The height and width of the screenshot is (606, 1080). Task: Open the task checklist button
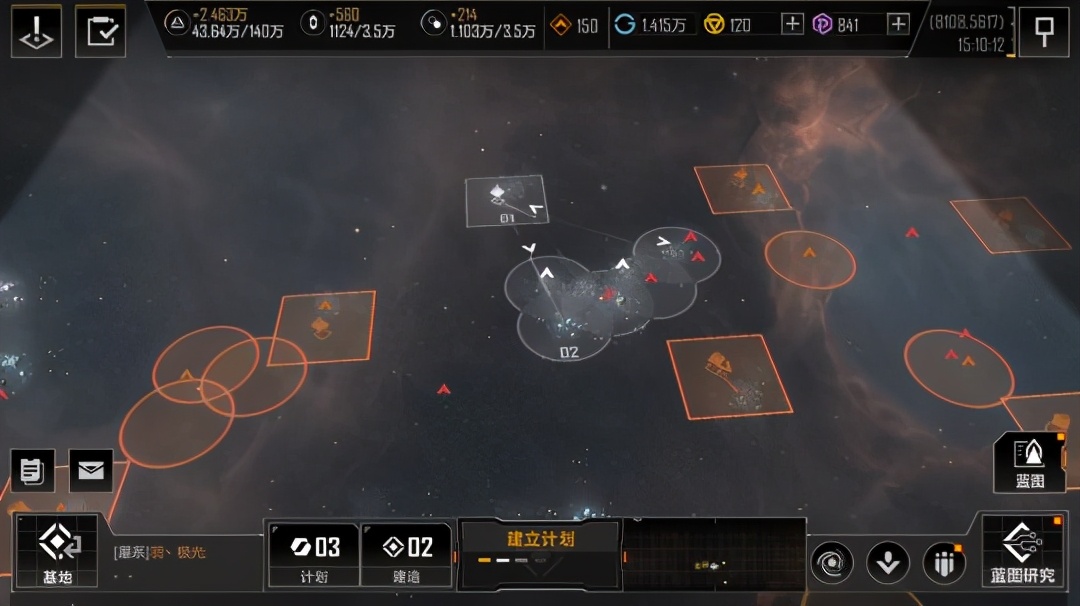coord(100,31)
